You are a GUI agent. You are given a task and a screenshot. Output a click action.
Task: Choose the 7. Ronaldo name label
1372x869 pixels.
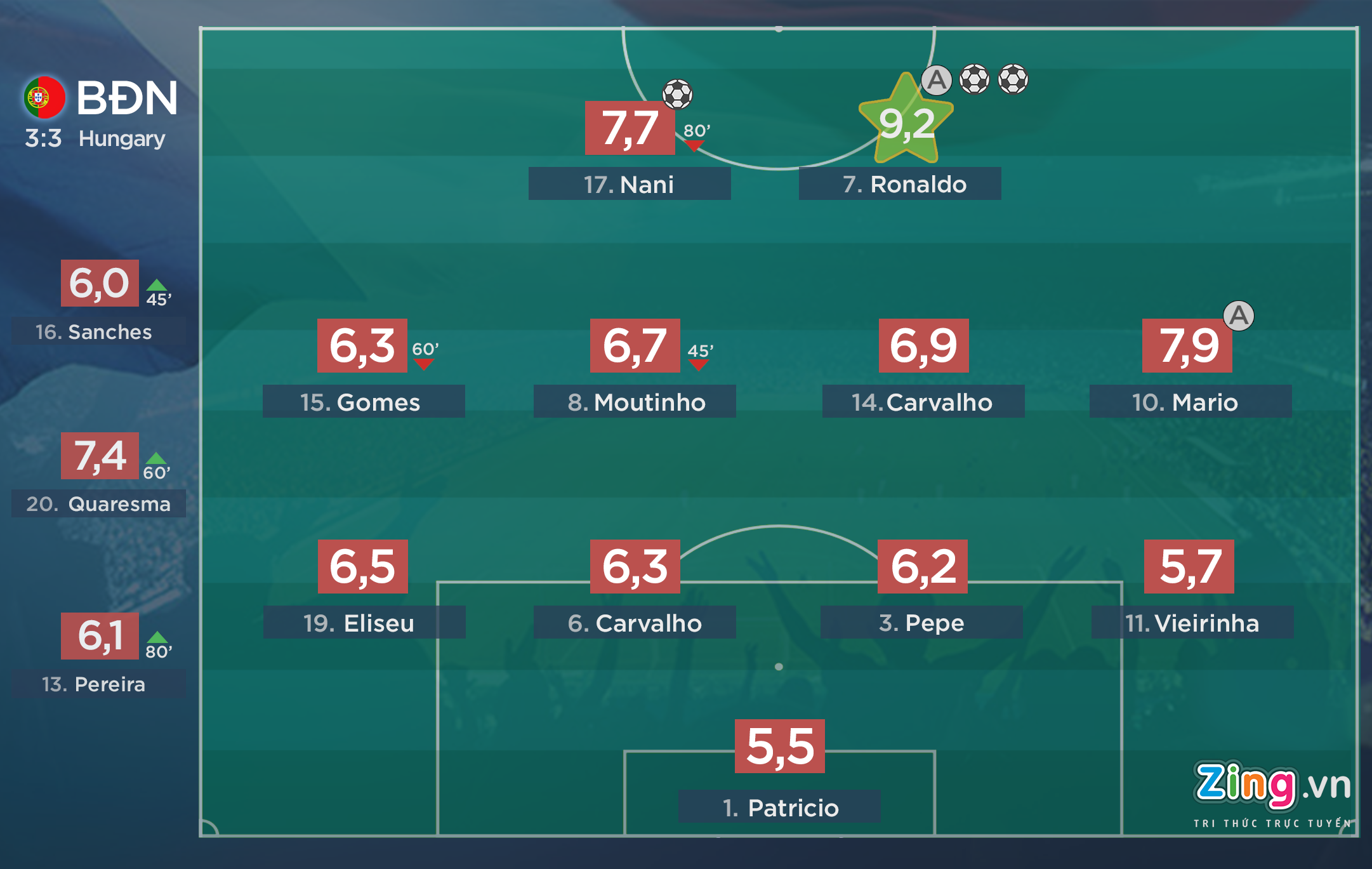899,184
